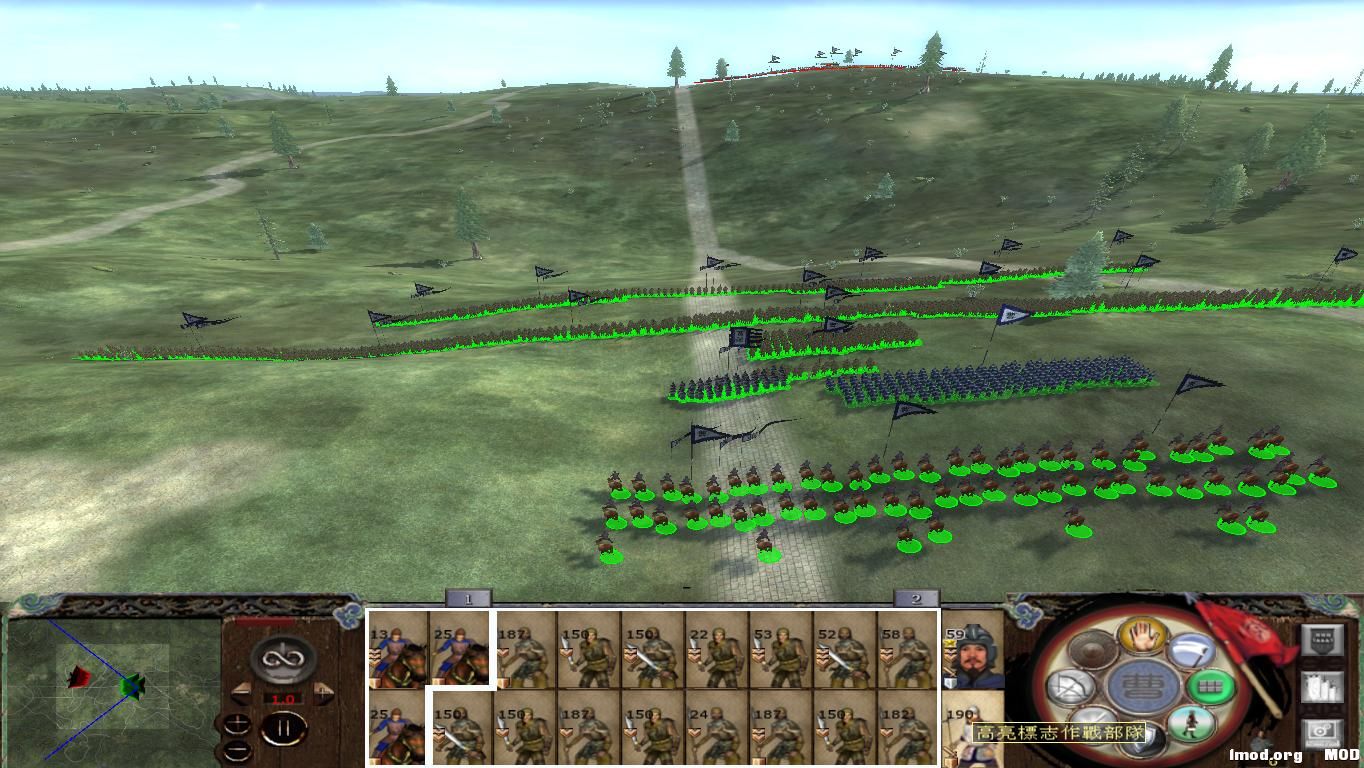
Task: Increase battle speed with the plus arrow
Action: click(x=322, y=693)
